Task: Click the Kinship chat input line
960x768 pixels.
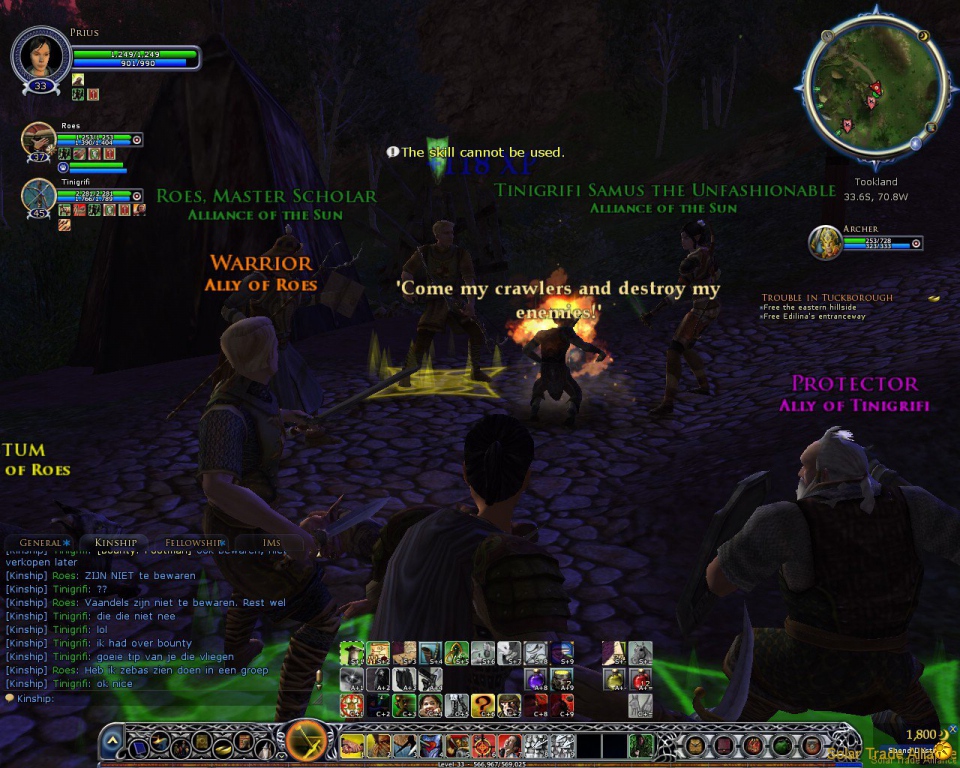Action: 160,698
